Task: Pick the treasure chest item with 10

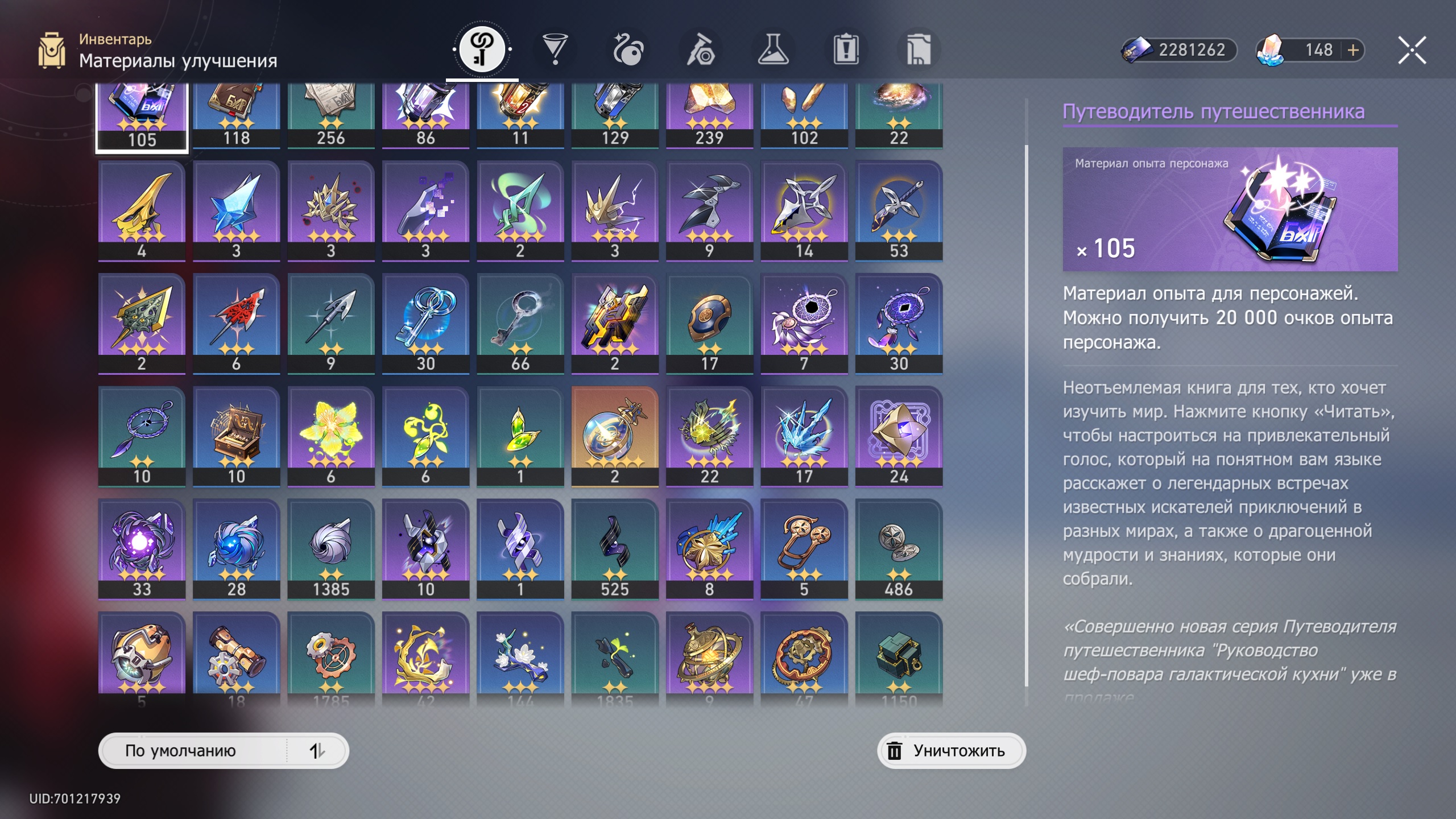Action: pyautogui.click(x=236, y=436)
